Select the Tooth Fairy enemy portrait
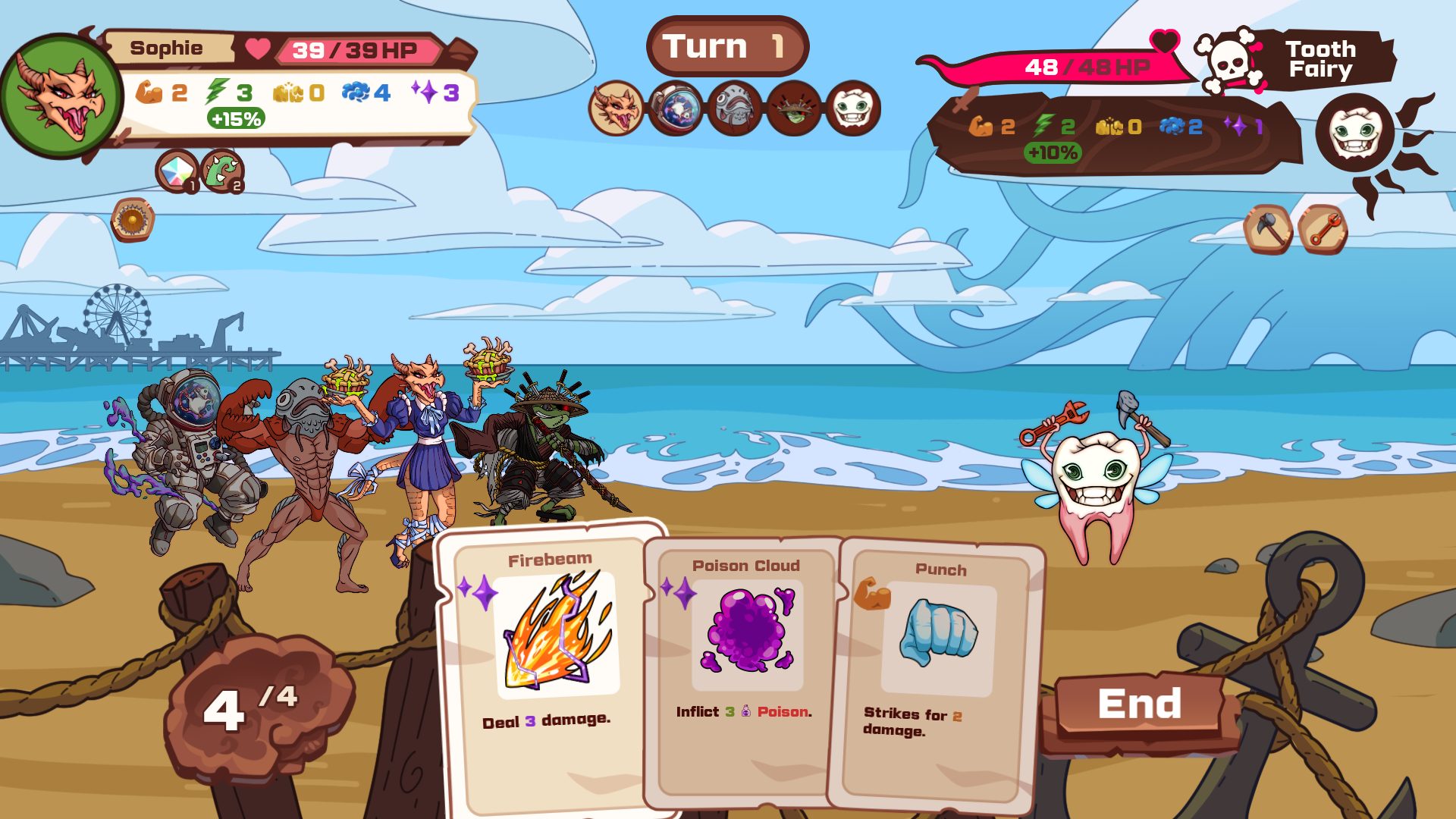Screen dimensions: 1456x819 (x=1354, y=133)
